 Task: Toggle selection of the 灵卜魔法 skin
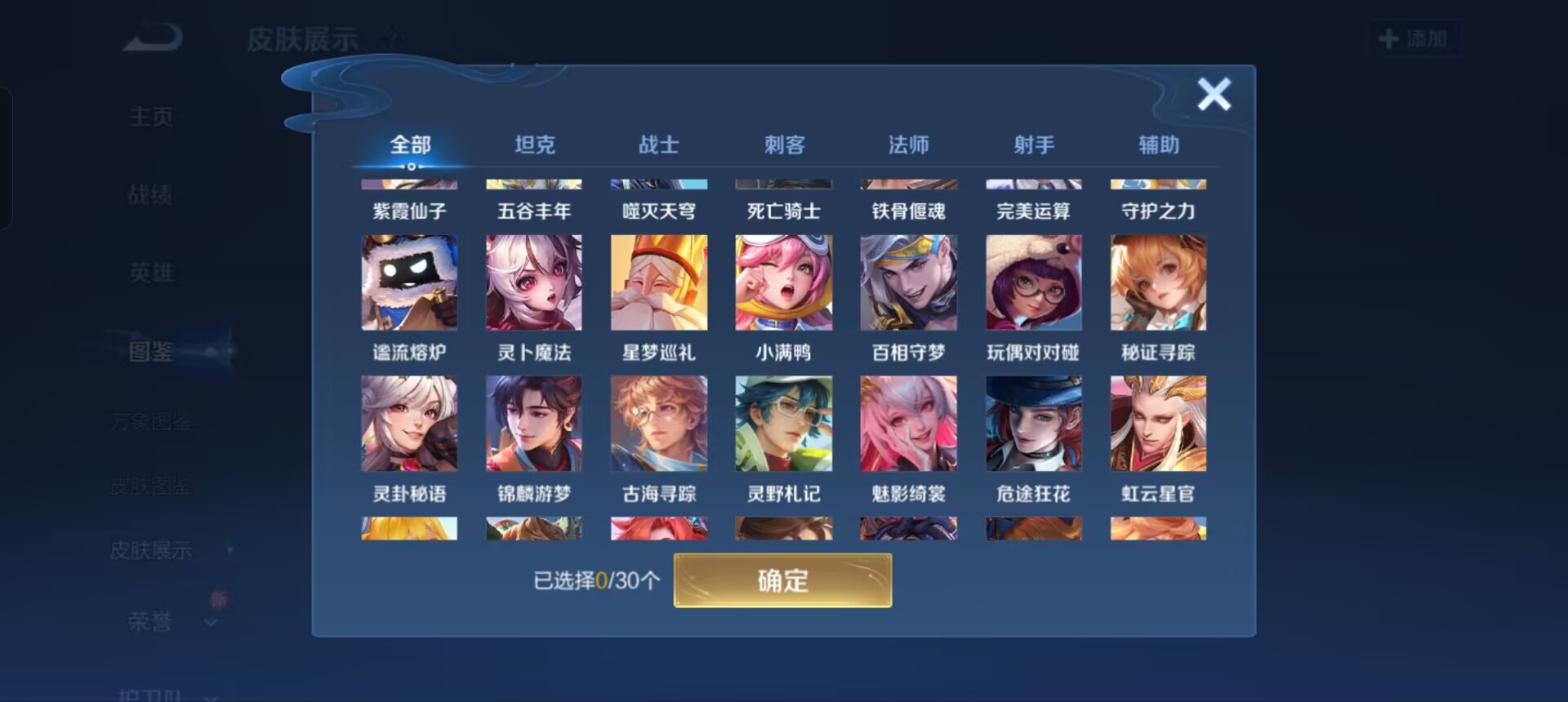click(533, 282)
